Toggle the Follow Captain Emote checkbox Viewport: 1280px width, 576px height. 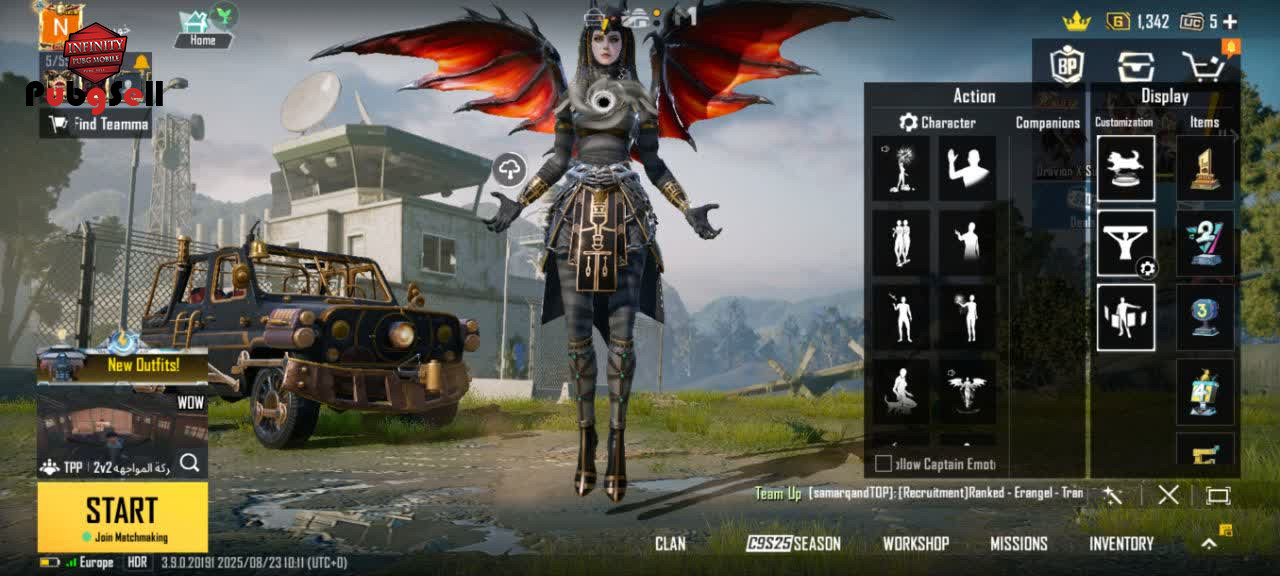coord(883,464)
